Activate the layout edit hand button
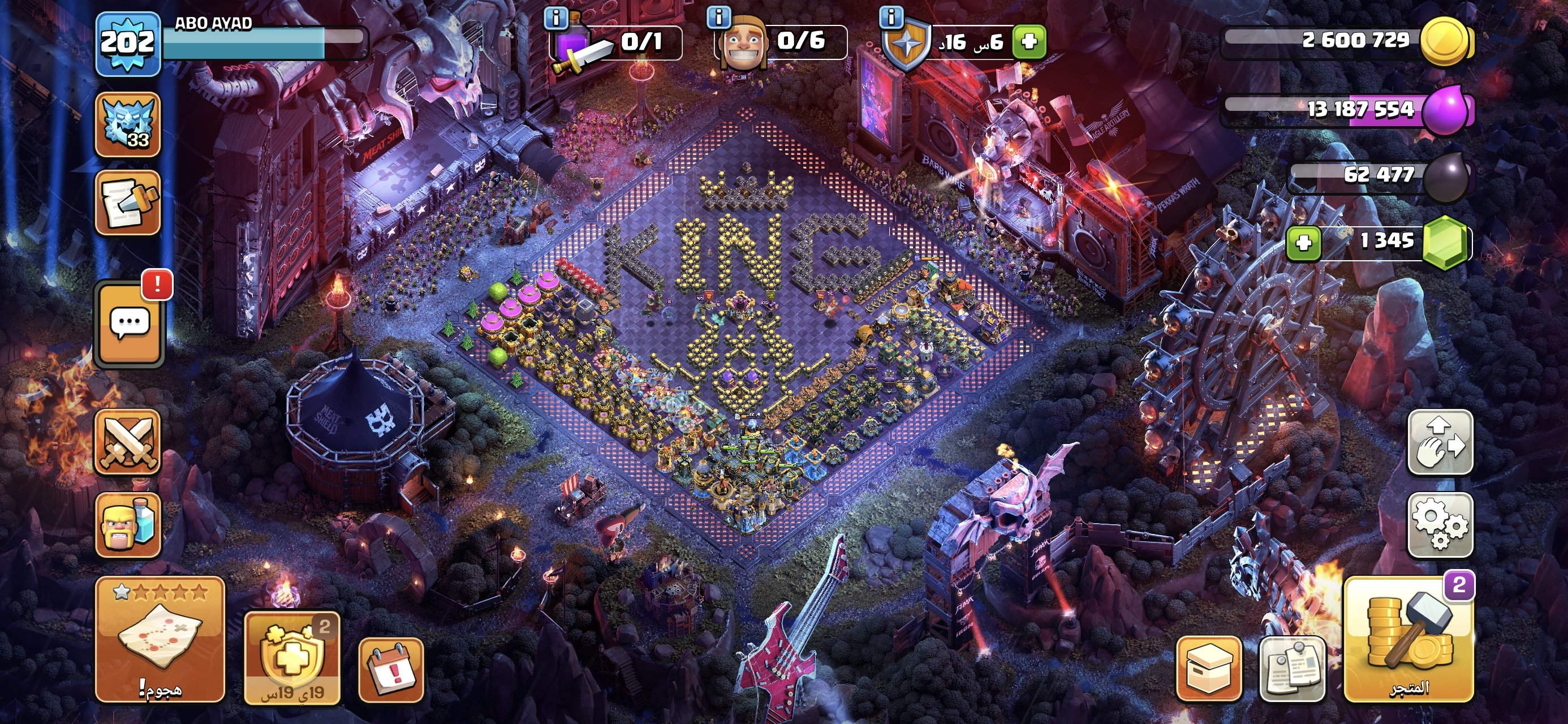Viewport: 1568px width, 724px height. 1440,442
